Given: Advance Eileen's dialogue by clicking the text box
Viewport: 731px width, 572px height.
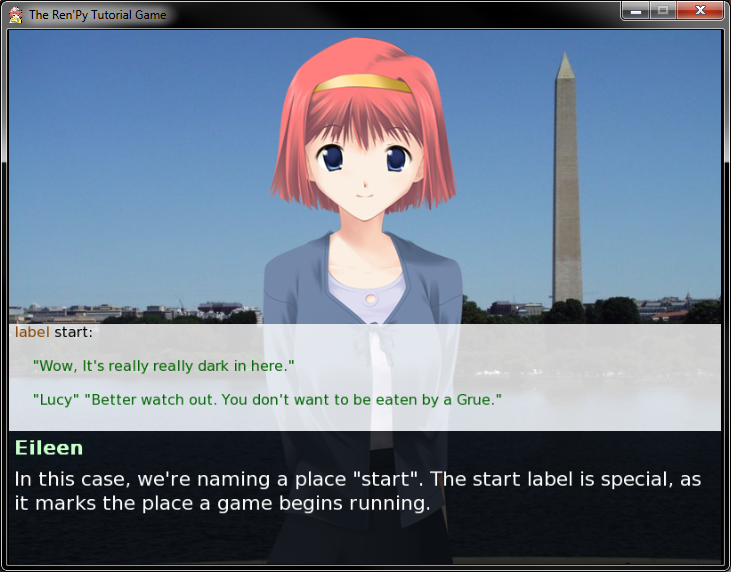Looking at the screenshot, I should (x=365, y=490).
